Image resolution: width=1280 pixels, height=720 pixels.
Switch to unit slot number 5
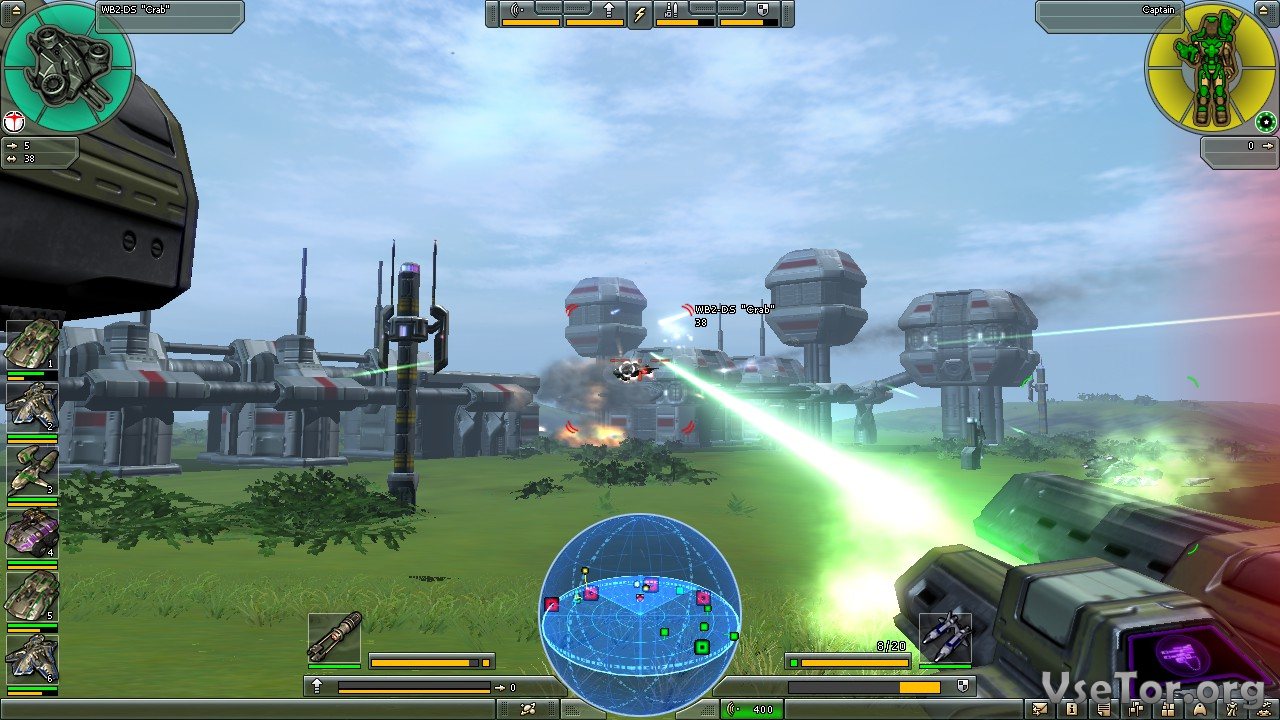[x=31, y=597]
